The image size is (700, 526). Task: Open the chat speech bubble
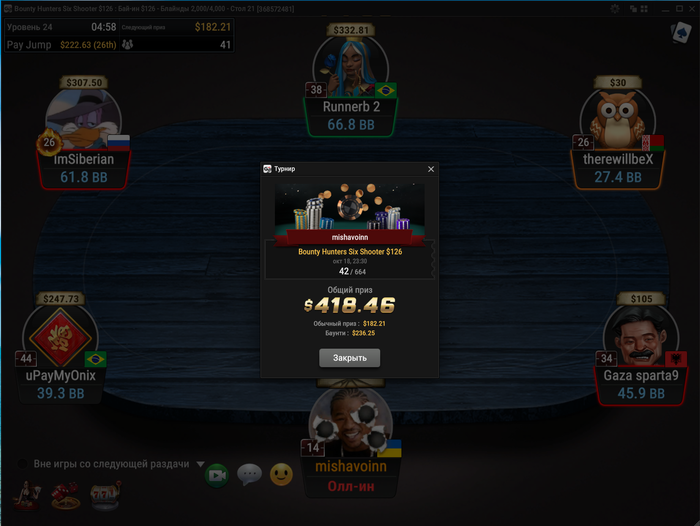pos(249,475)
